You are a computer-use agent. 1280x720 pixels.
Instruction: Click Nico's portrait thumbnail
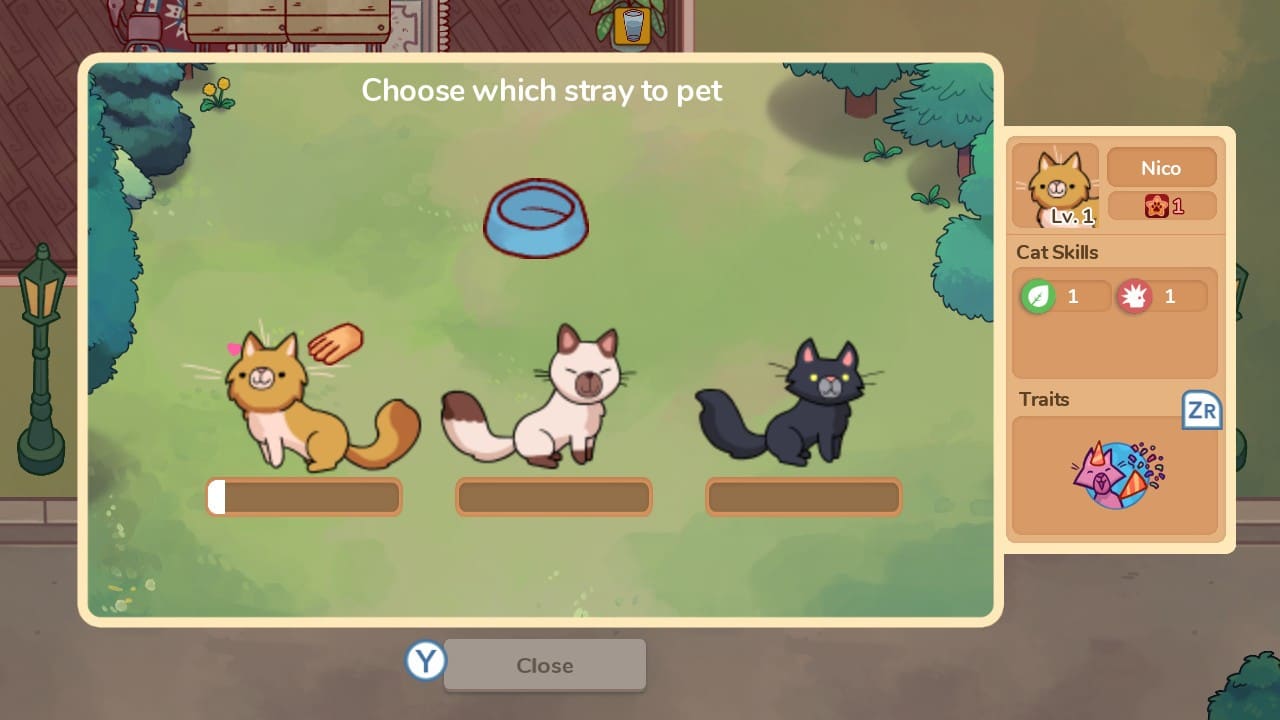[x=1054, y=185]
